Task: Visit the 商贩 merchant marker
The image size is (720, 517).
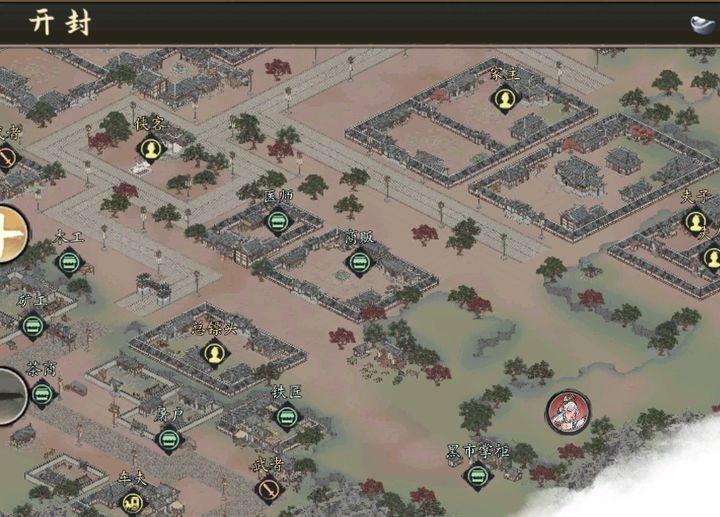Action: 359,263
